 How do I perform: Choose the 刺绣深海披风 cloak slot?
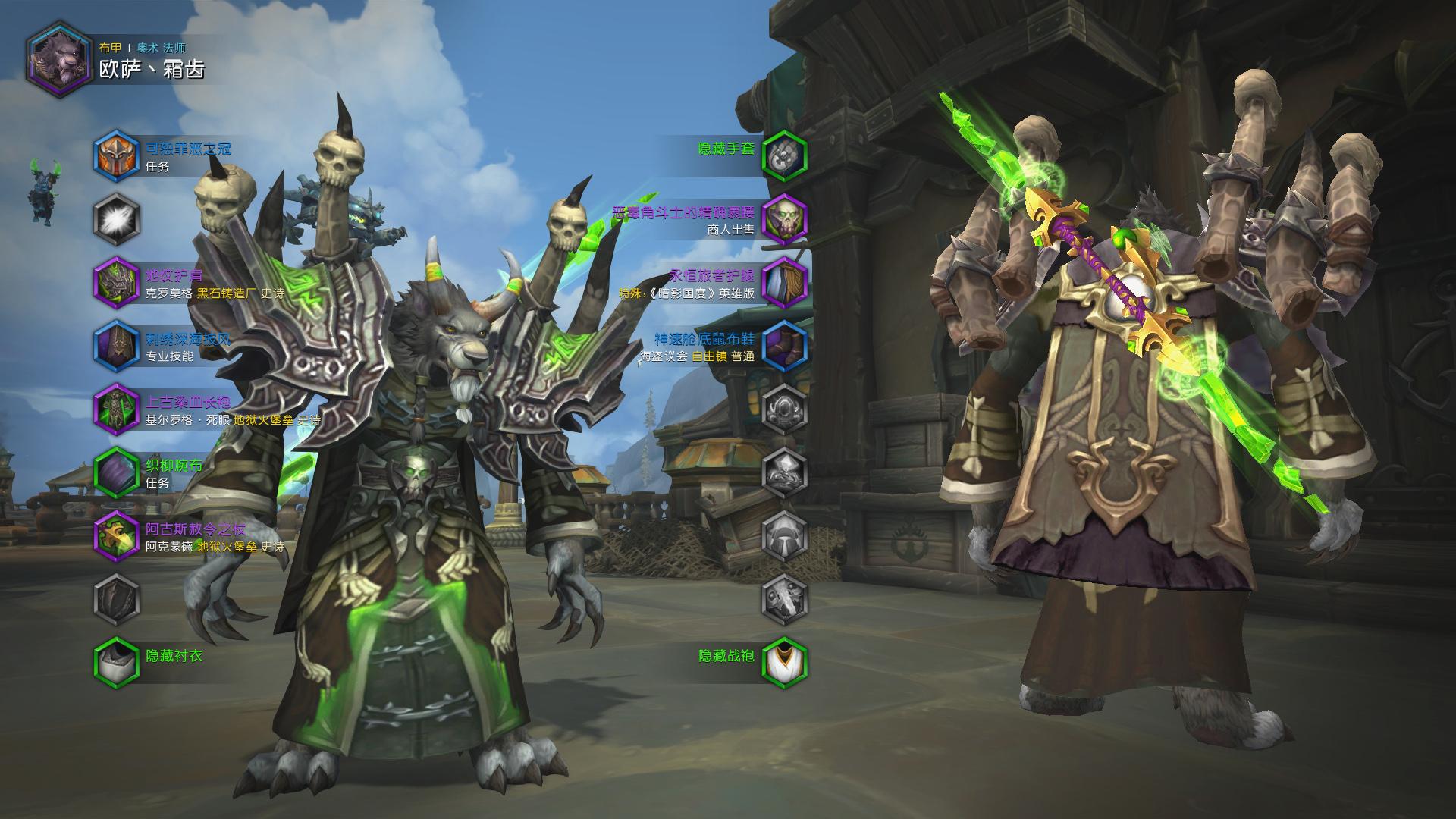[117, 347]
